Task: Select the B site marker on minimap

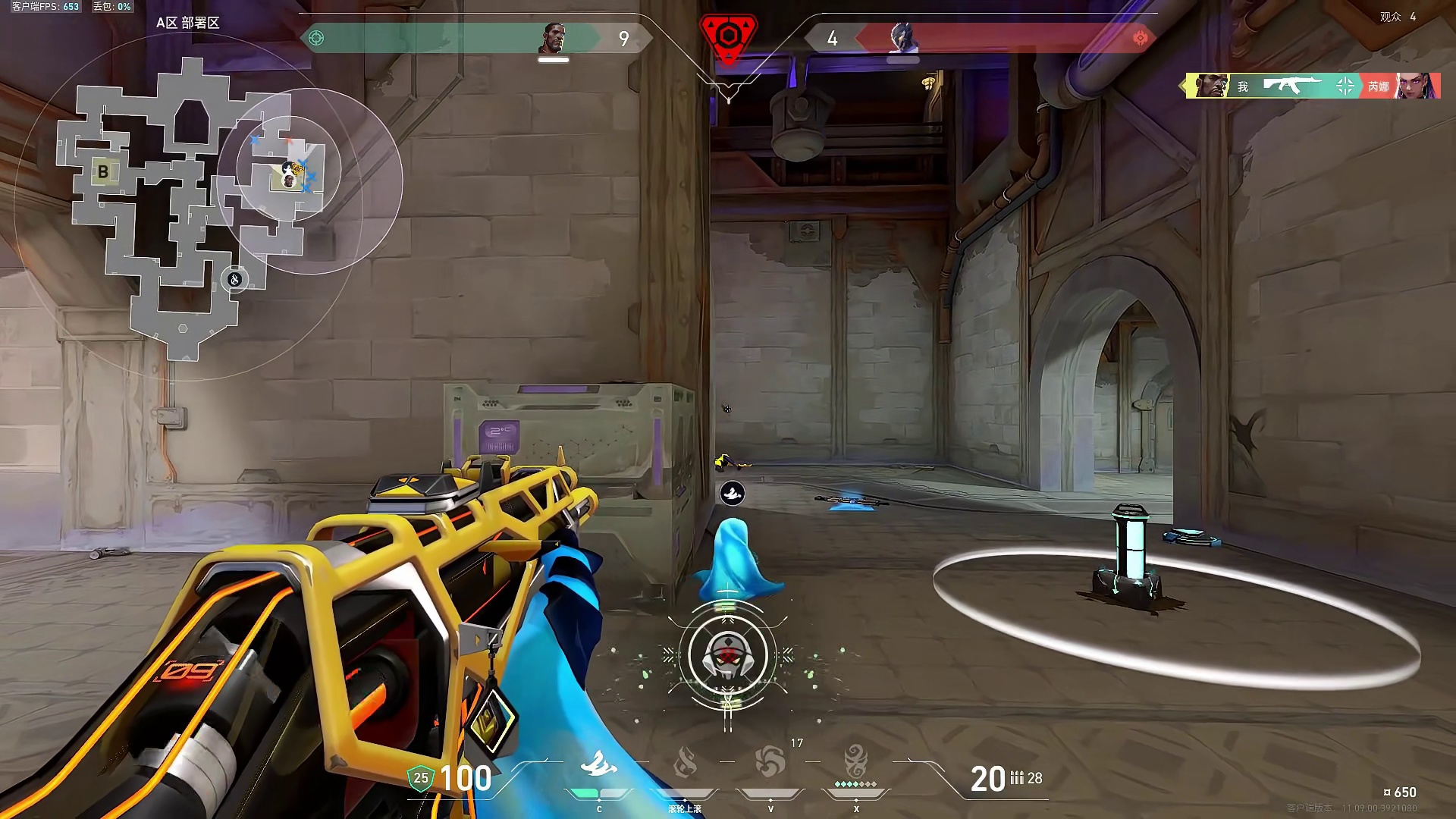Action: point(103,171)
